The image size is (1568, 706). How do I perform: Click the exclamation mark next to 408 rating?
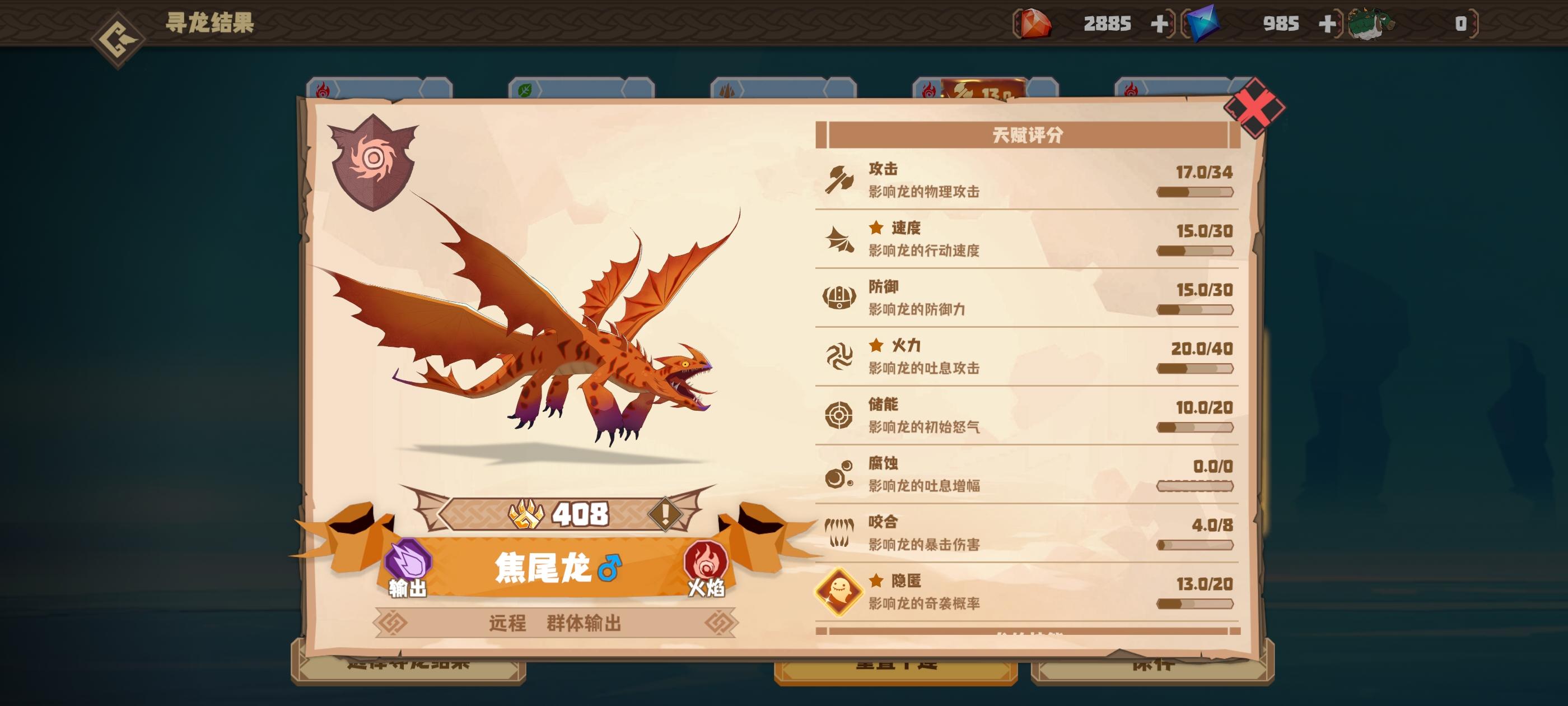666,515
